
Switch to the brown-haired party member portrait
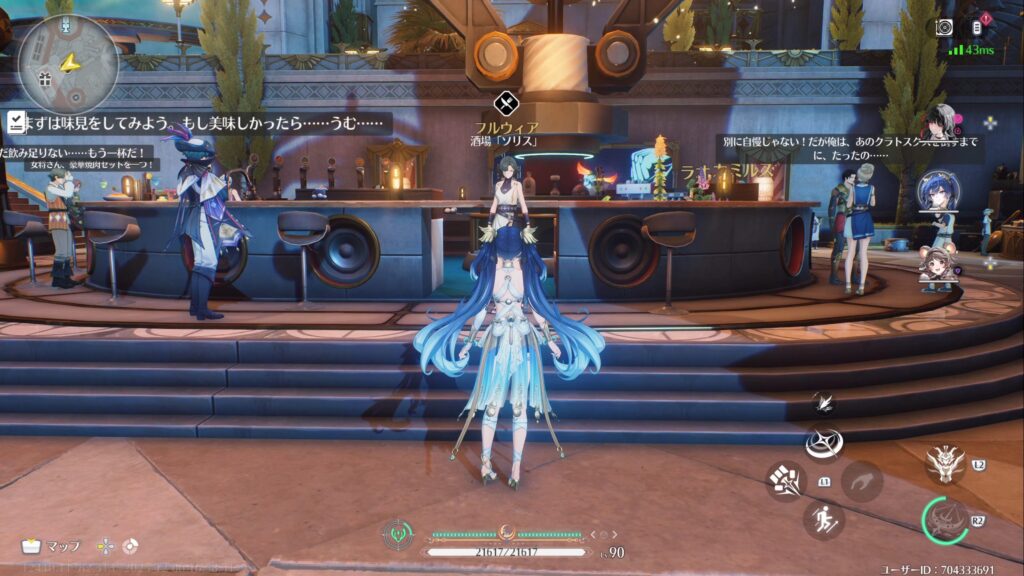(938, 265)
